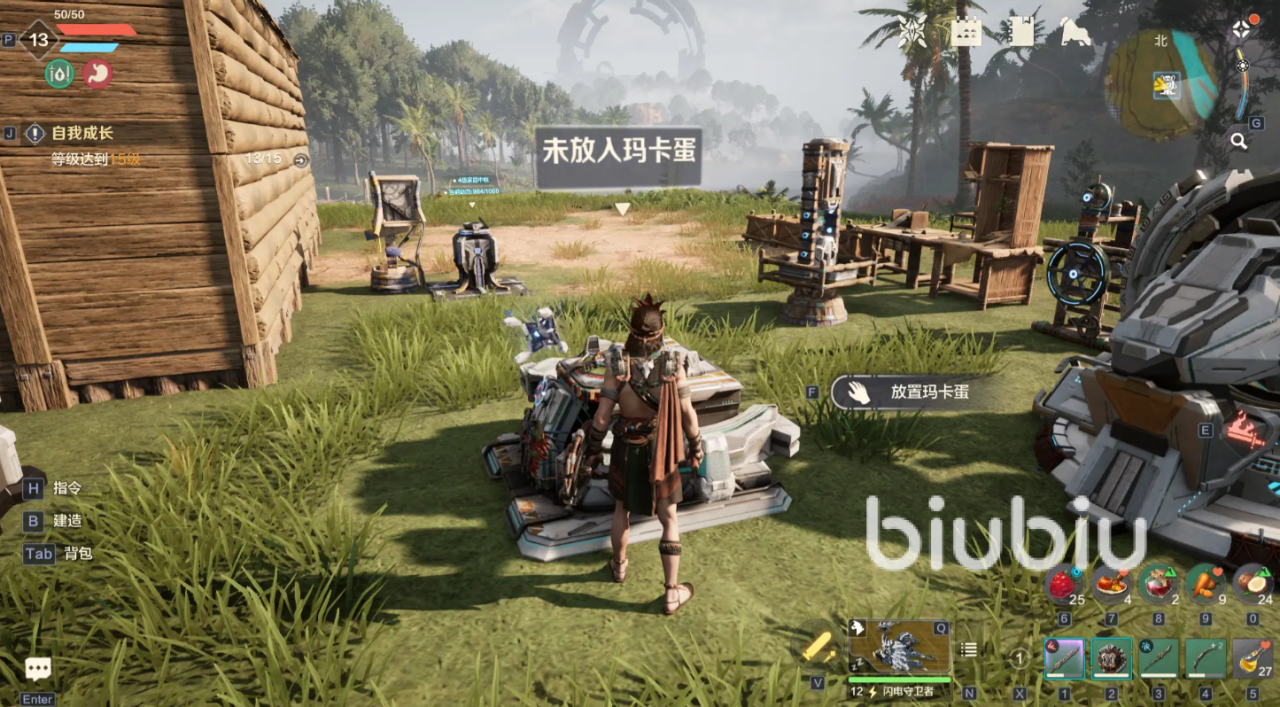Use the red berries food slot
The width and height of the screenshot is (1280, 707).
1062,583
